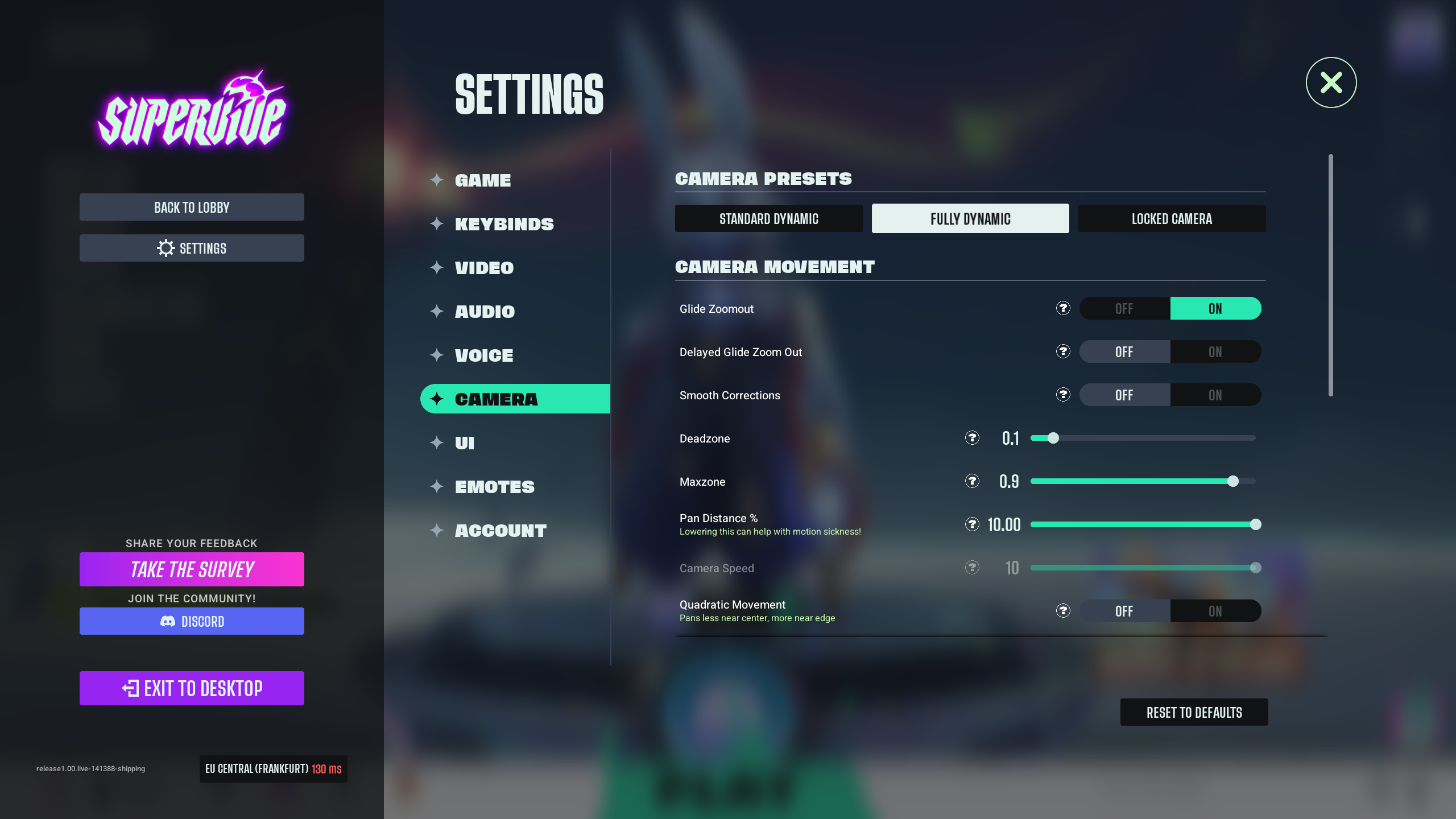Viewport: 1456px width, 819px height.
Task: Click the Deadzone slider track
Action: (1143, 438)
